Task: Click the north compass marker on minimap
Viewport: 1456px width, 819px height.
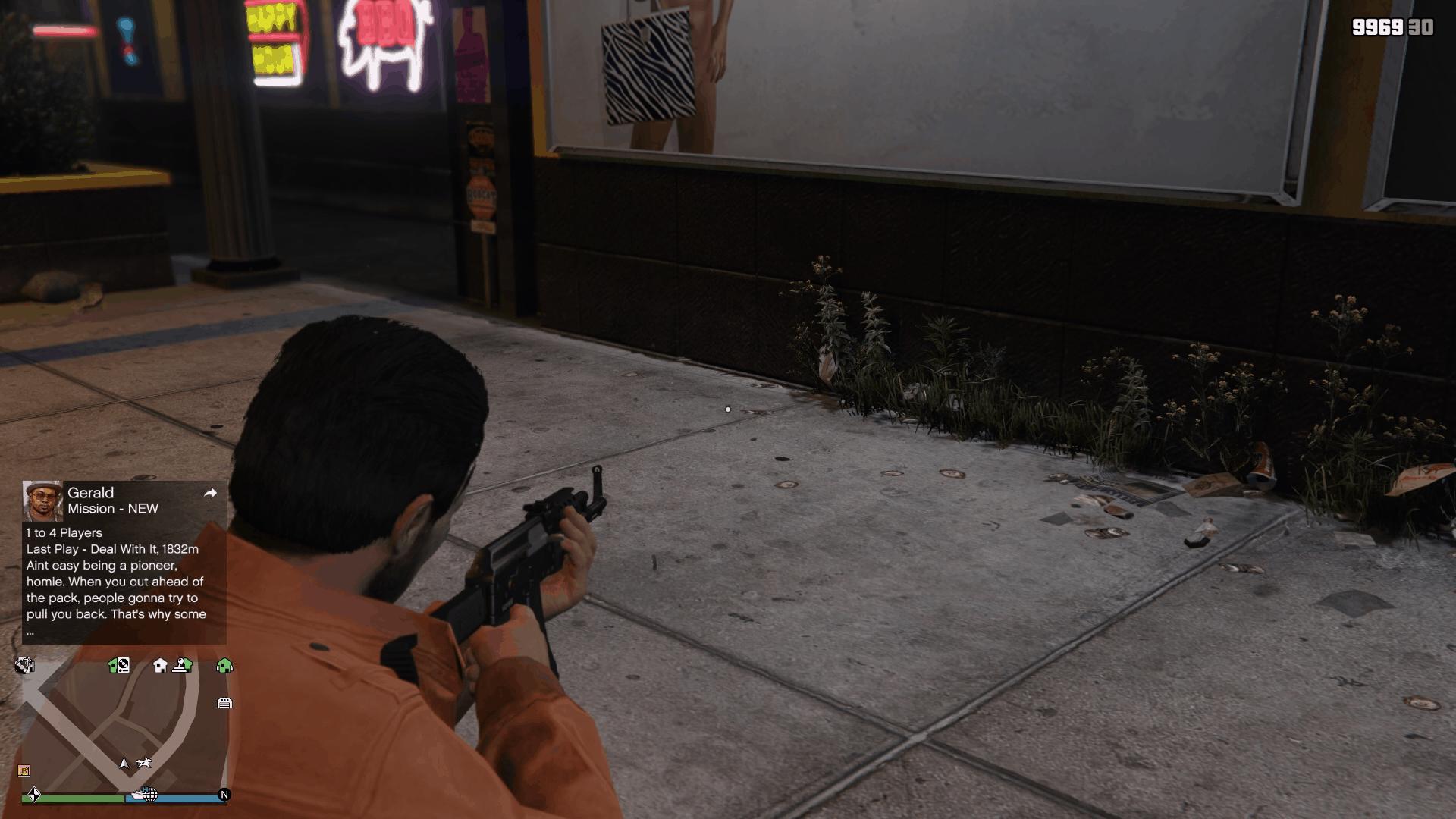Action: click(224, 795)
